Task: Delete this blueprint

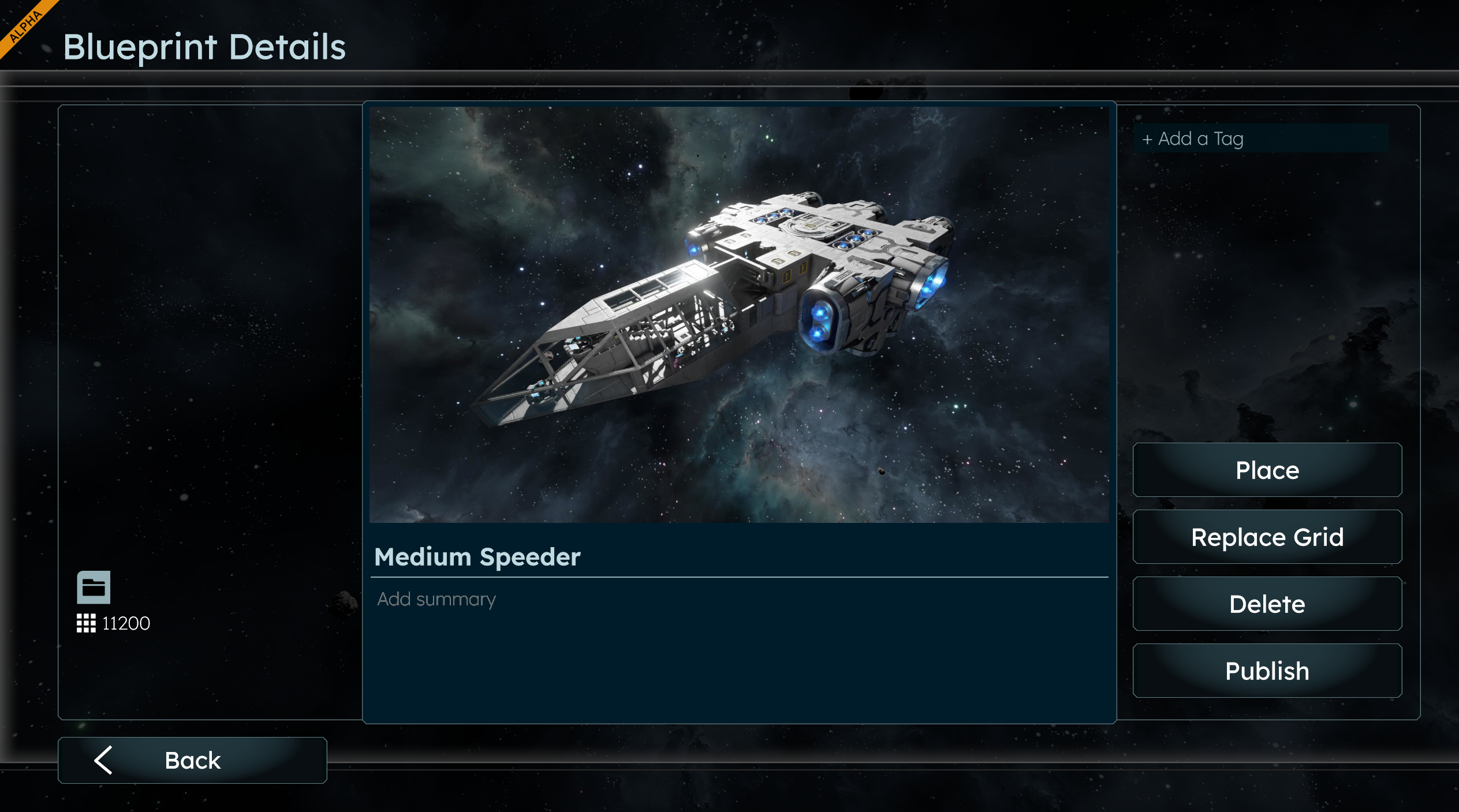Action: (x=1267, y=604)
